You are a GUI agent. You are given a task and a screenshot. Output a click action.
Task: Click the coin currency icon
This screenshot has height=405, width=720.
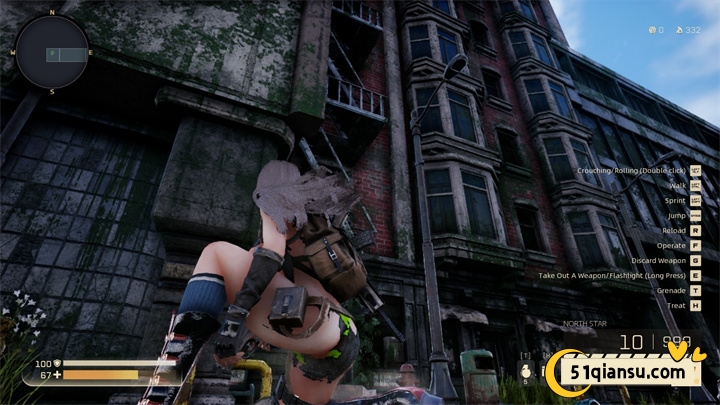point(652,30)
